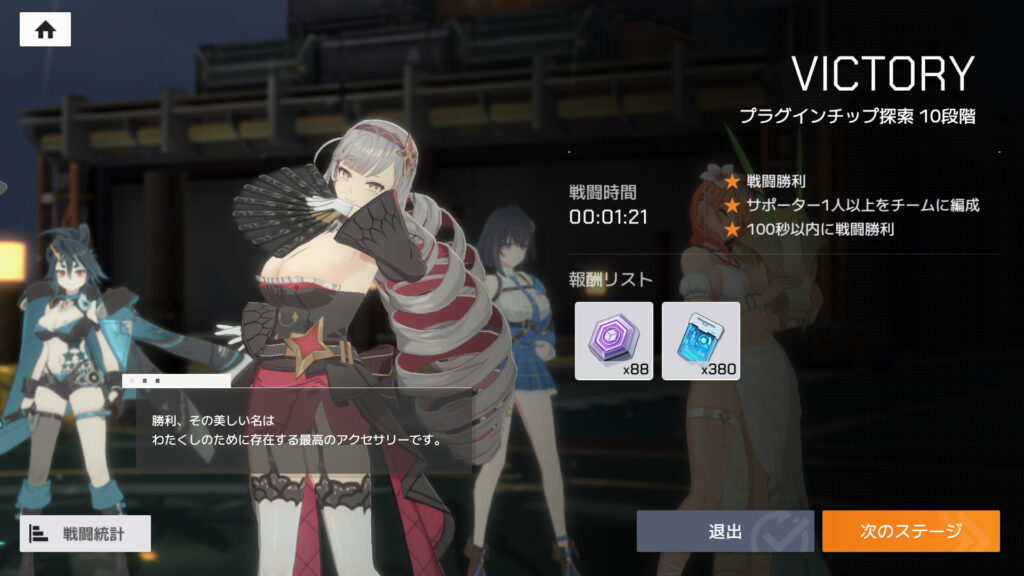This screenshot has width=1024, height=576.
Task: View the blue chip reward x380
Action: coord(701,341)
